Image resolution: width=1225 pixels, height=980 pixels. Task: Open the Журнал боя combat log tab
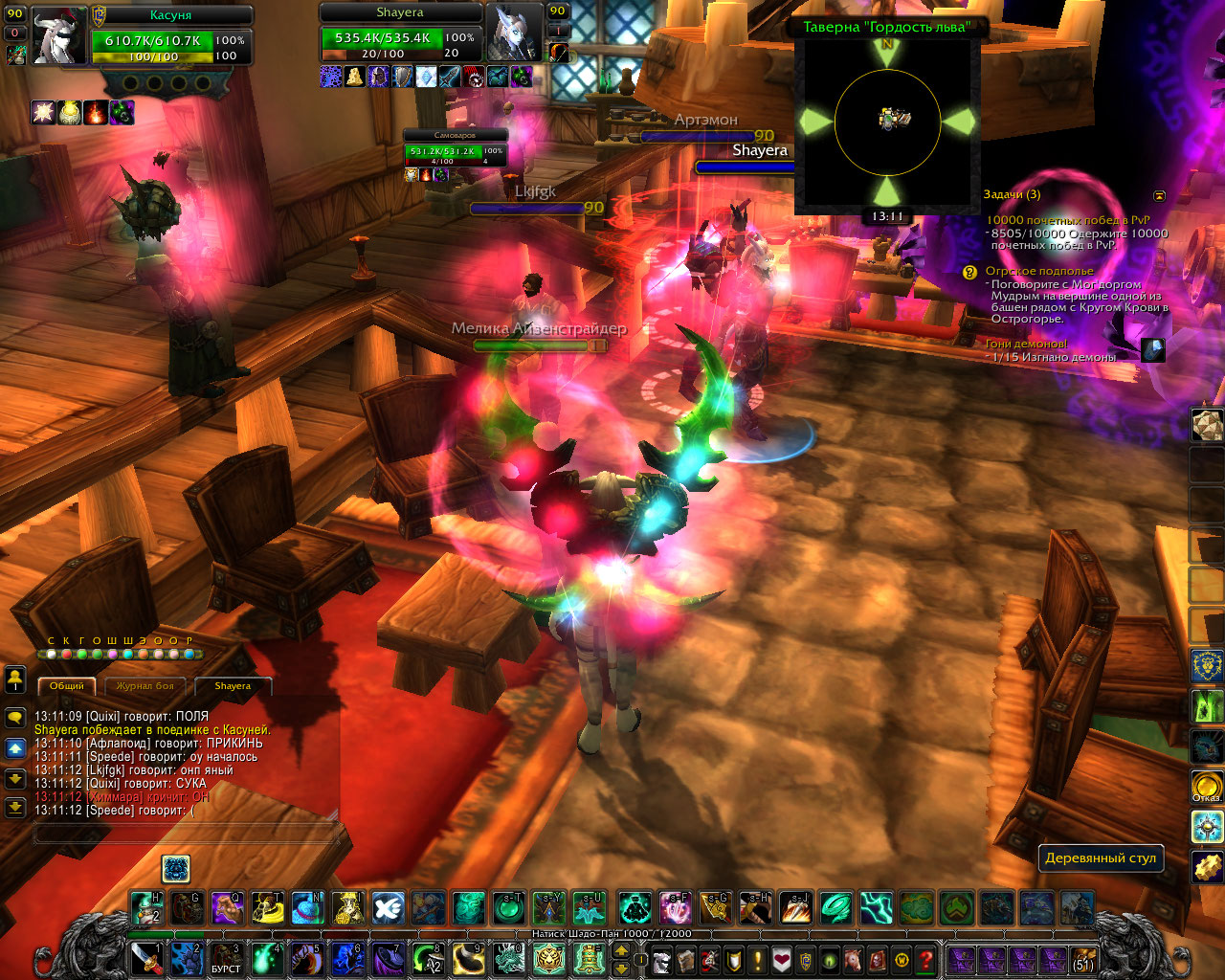click(x=145, y=686)
